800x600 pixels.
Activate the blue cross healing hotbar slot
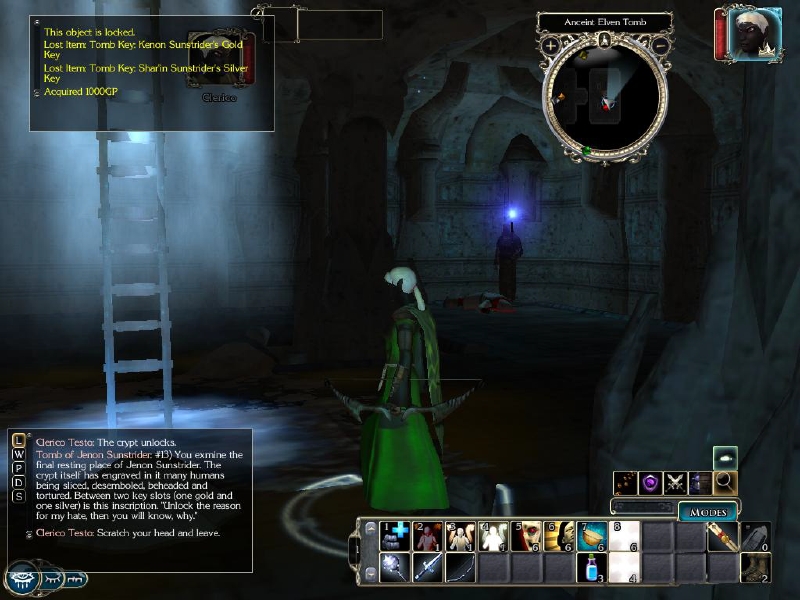tap(395, 536)
